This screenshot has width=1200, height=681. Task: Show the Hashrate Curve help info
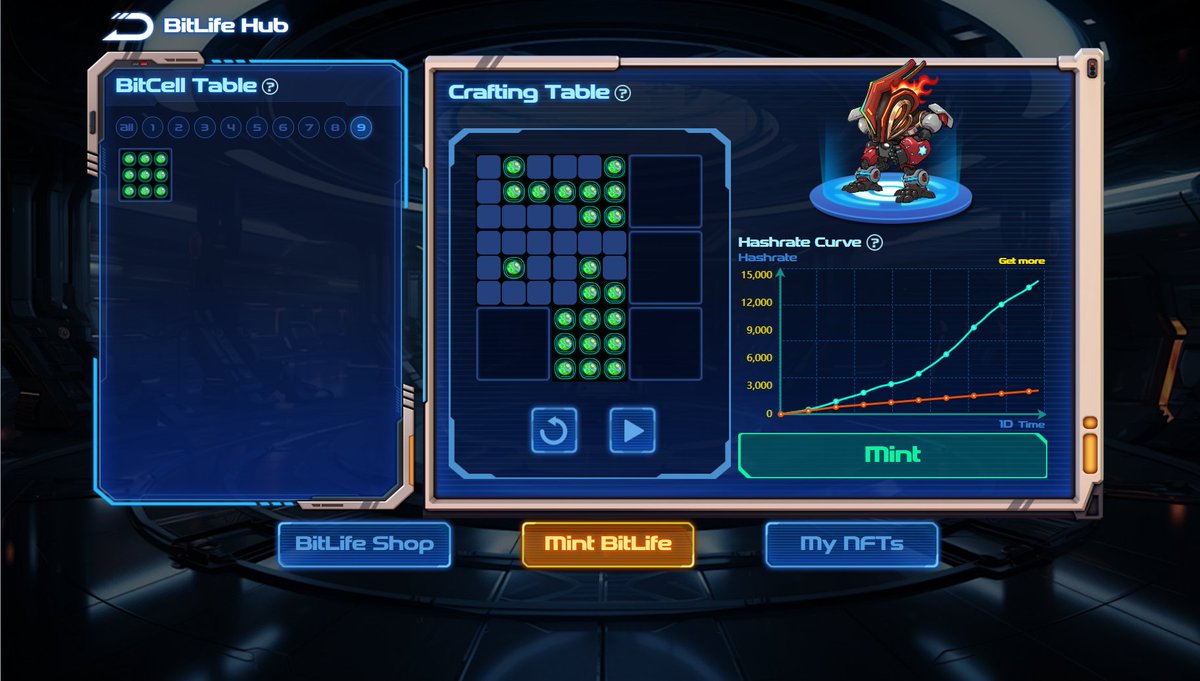click(875, 242)
